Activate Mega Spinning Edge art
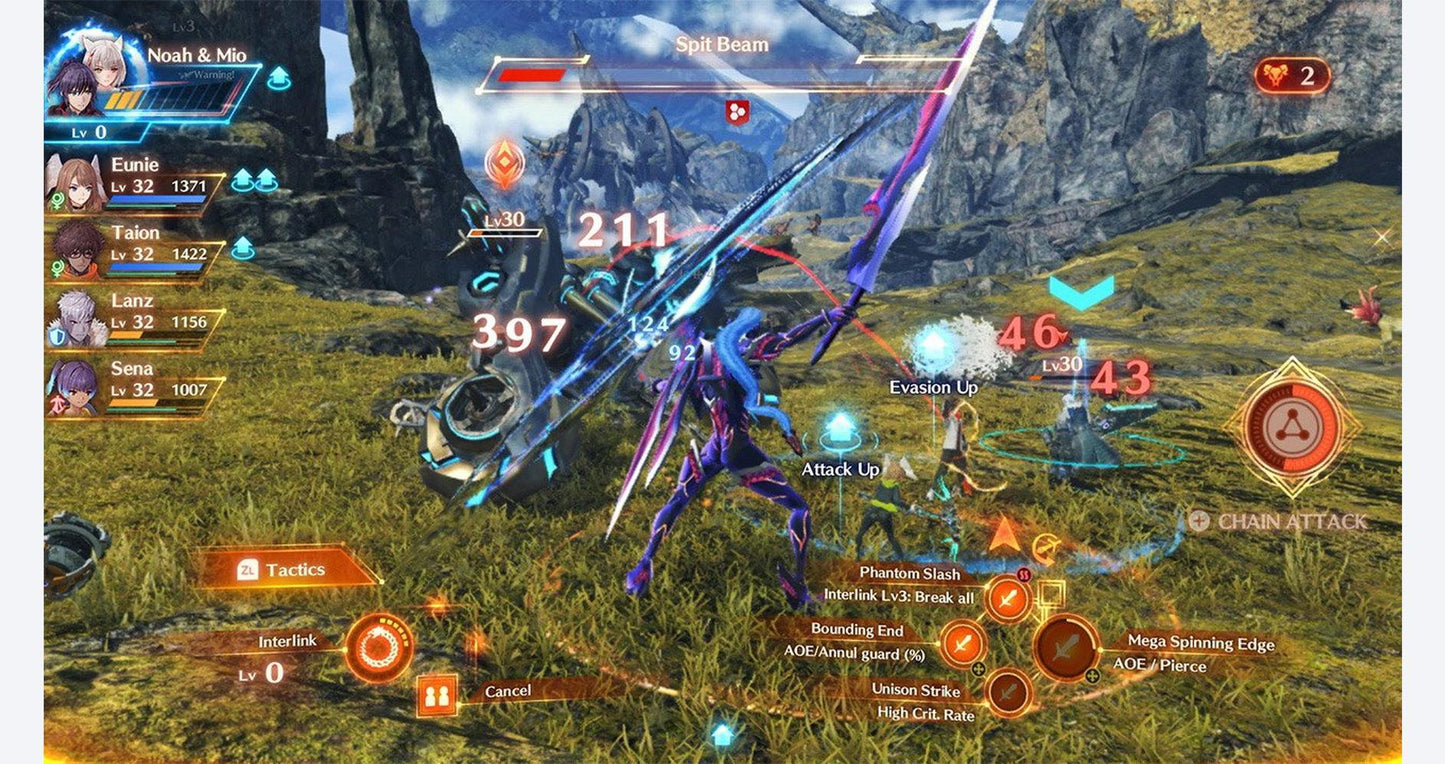1445x764 pixels. tap(1066, 649)
